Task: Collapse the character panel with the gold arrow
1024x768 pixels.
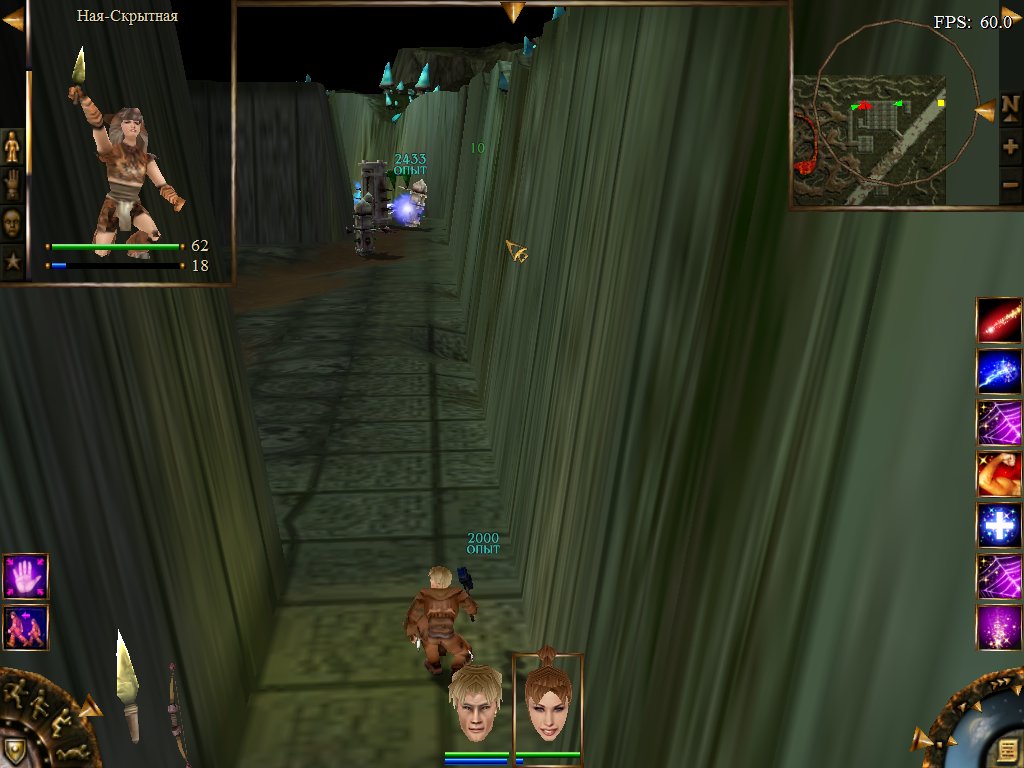Action: point(13,19)
